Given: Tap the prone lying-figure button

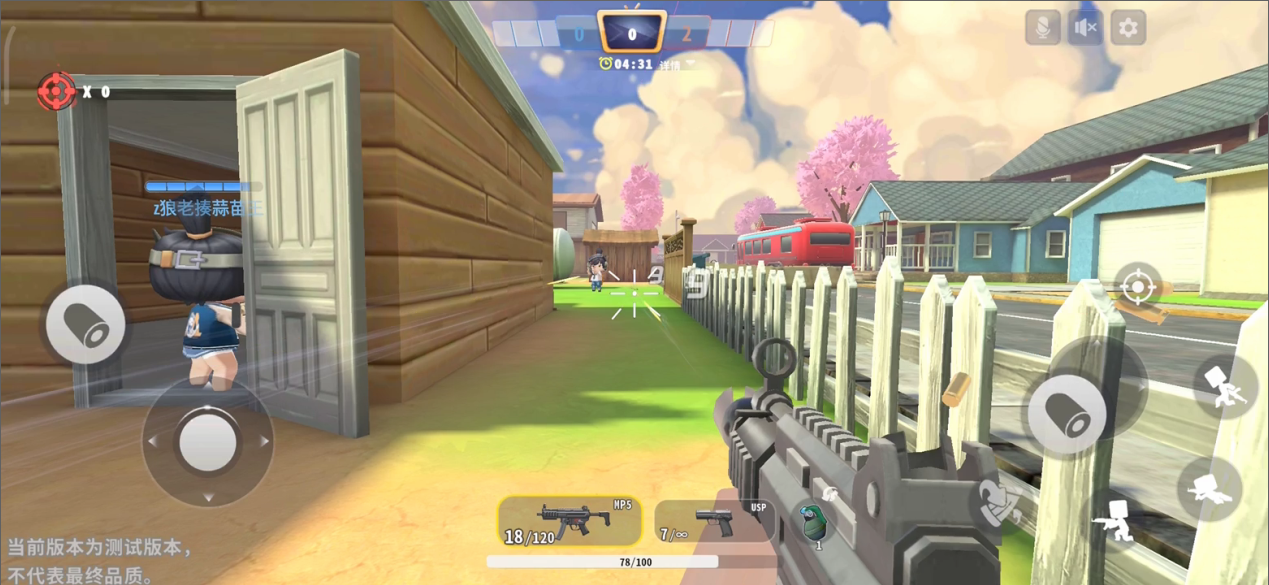Looking at the screenshot, I should pyautogui.click(x=1208, y=488).
